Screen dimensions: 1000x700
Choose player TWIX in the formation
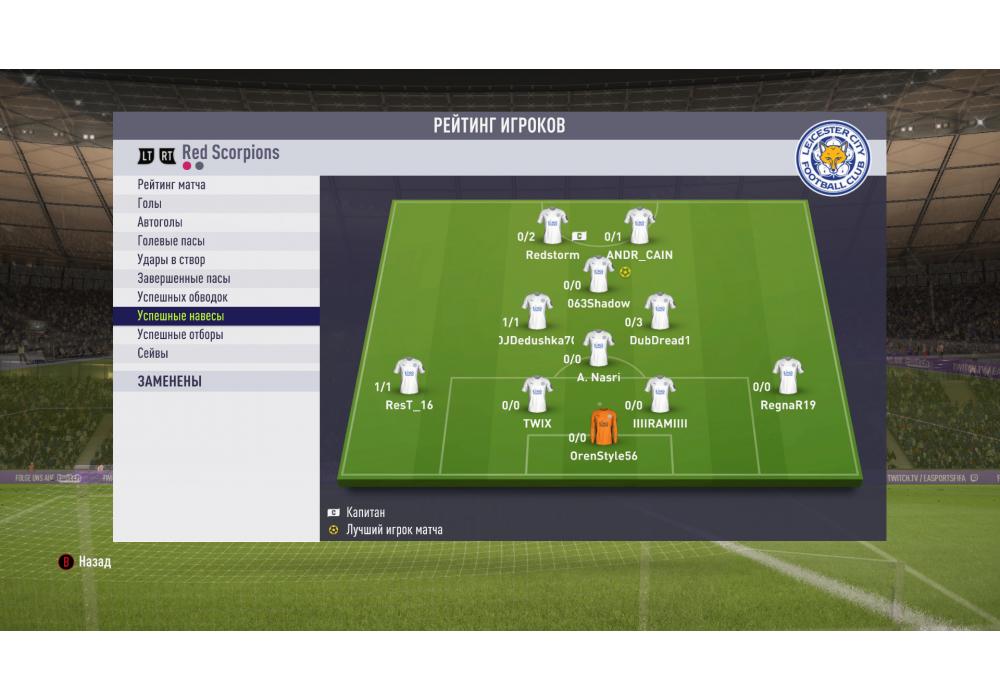pyautogui.click(x=537, y=394)
